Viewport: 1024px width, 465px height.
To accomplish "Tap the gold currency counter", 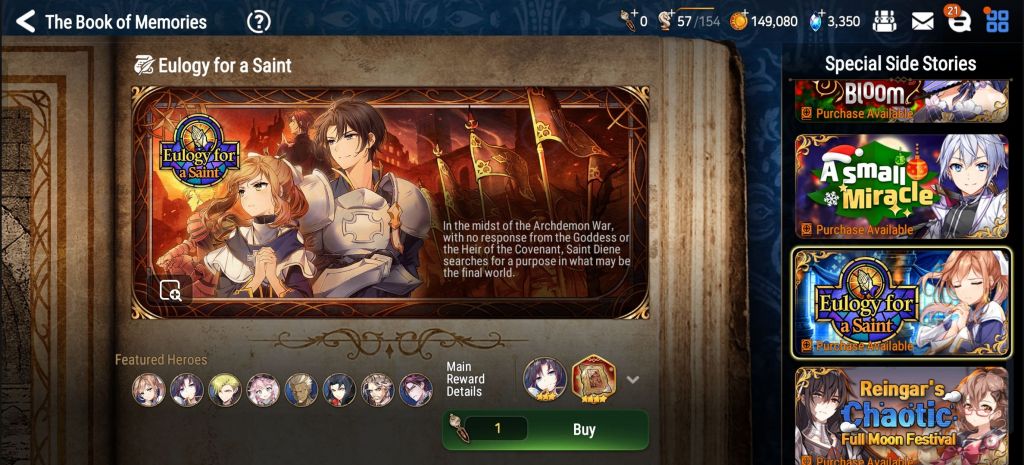I will tap(765, 21).
